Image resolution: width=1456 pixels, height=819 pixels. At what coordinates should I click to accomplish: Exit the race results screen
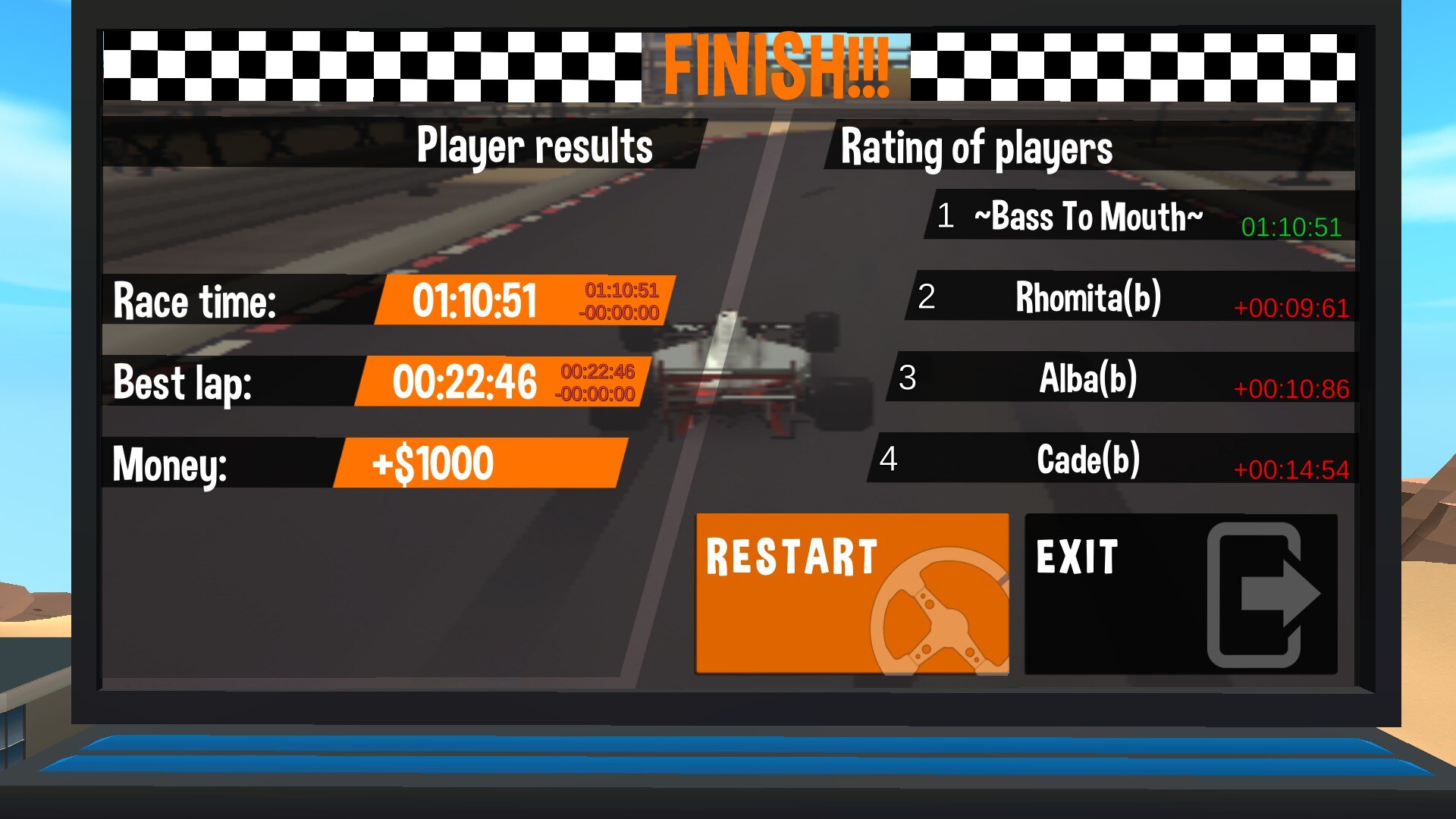1180,594
